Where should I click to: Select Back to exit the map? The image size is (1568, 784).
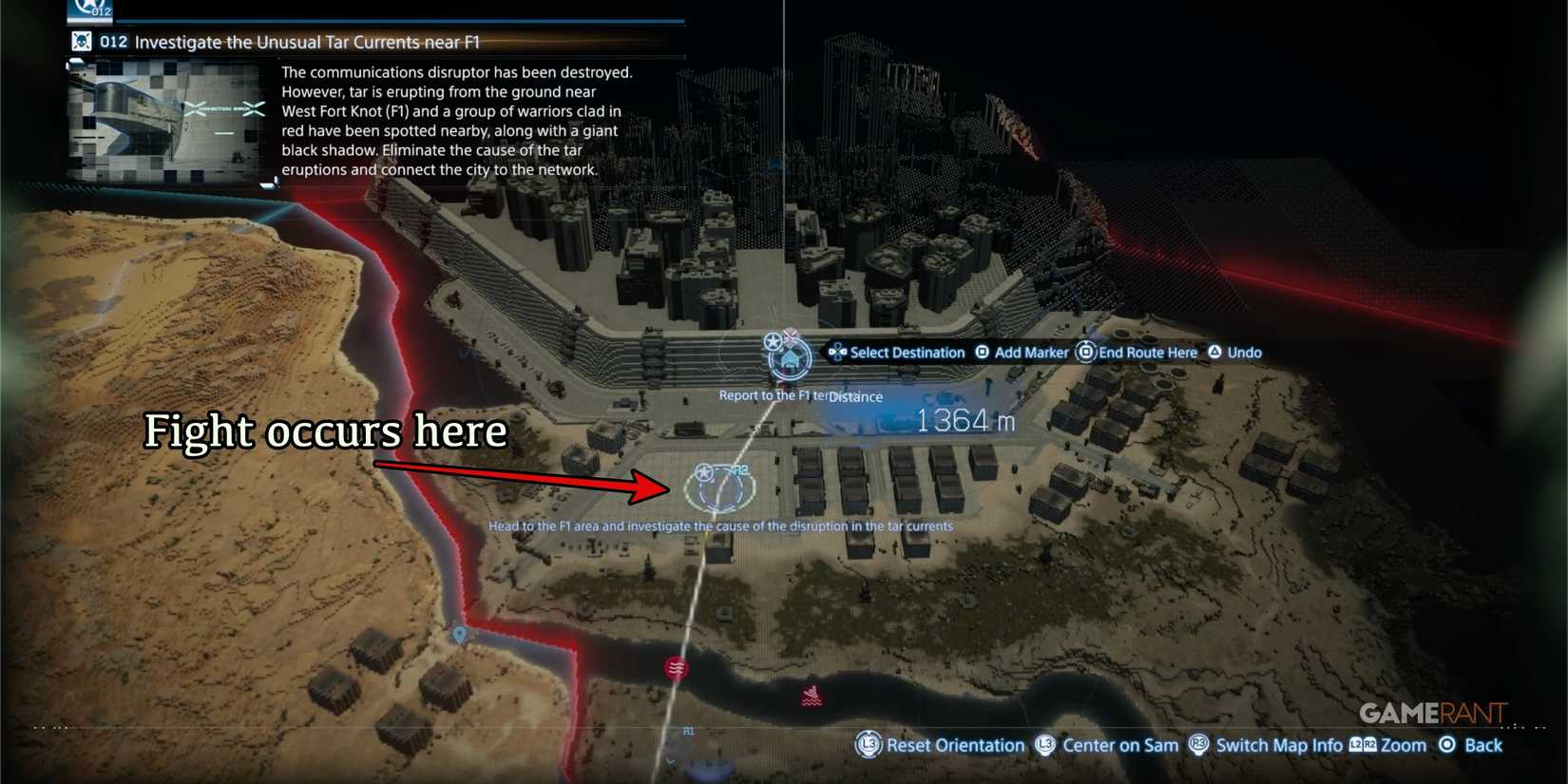pos(1482,746)
